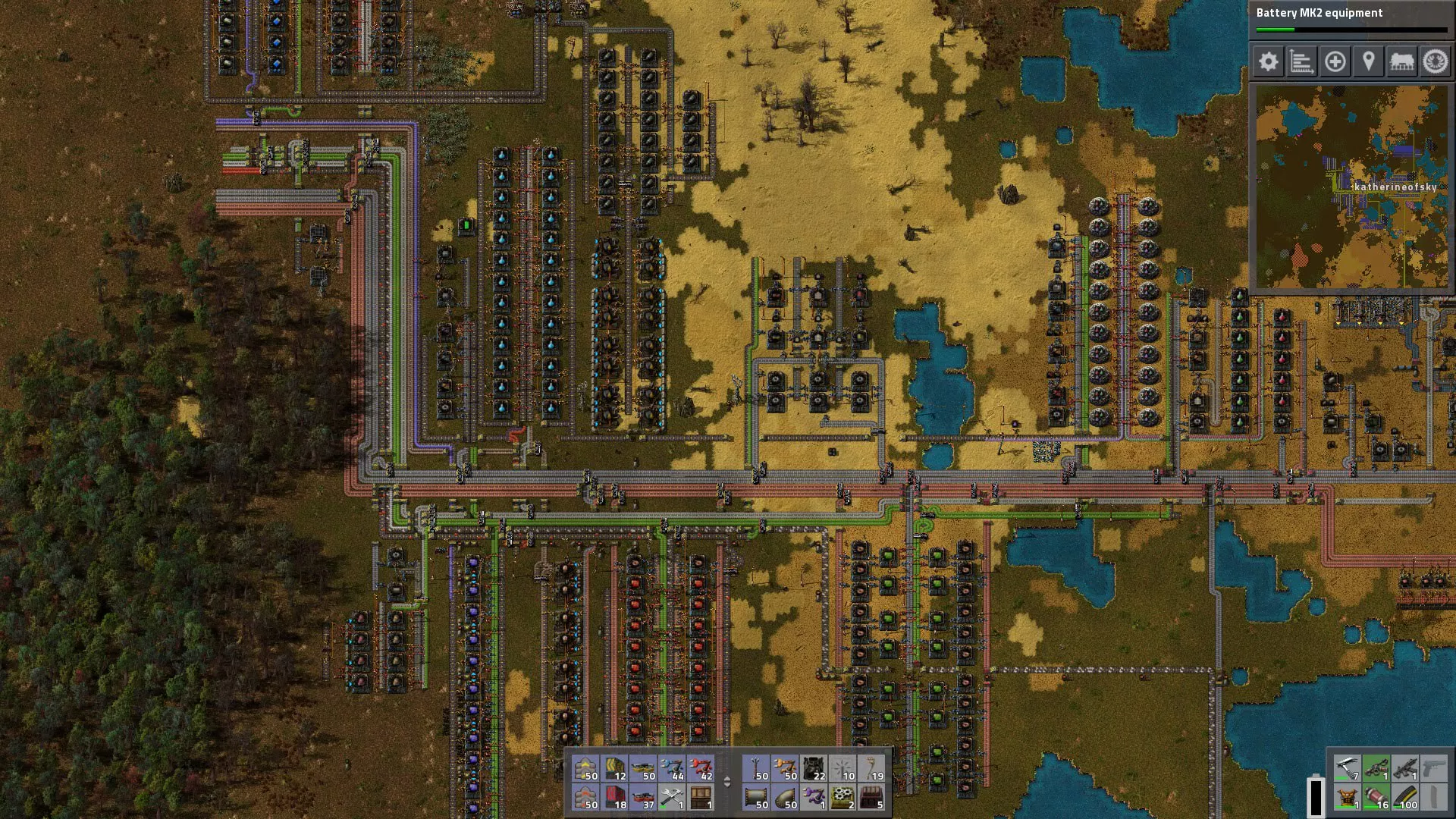This screenshot has width=1456, height=819.
Task: Open the gear settings menu button
Action: click(x=1268, y=61)
